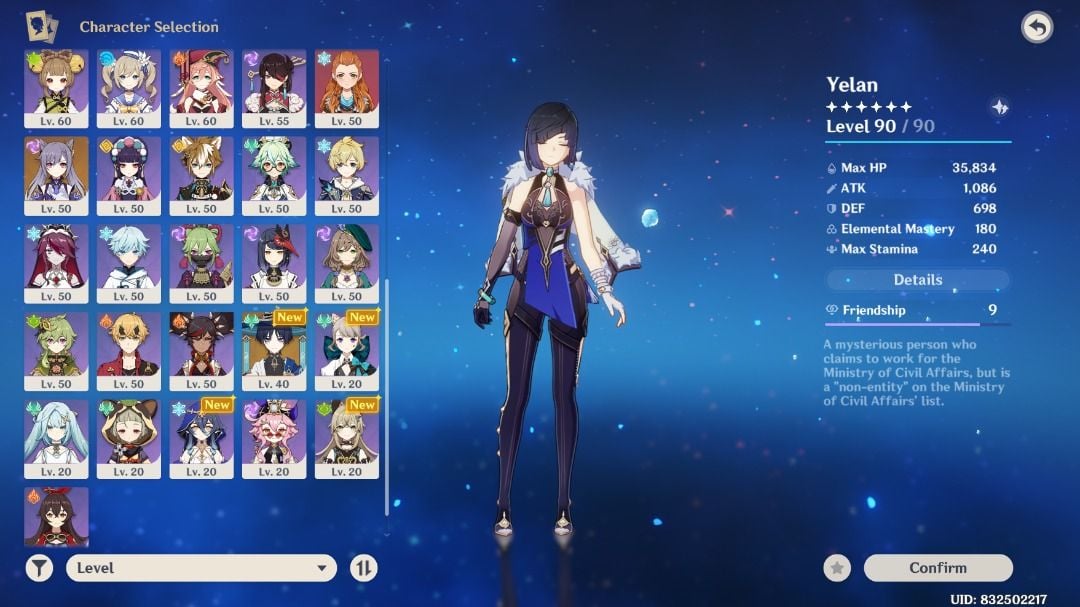Pick the pink-haired Dori portrait

tap(274, 438)
